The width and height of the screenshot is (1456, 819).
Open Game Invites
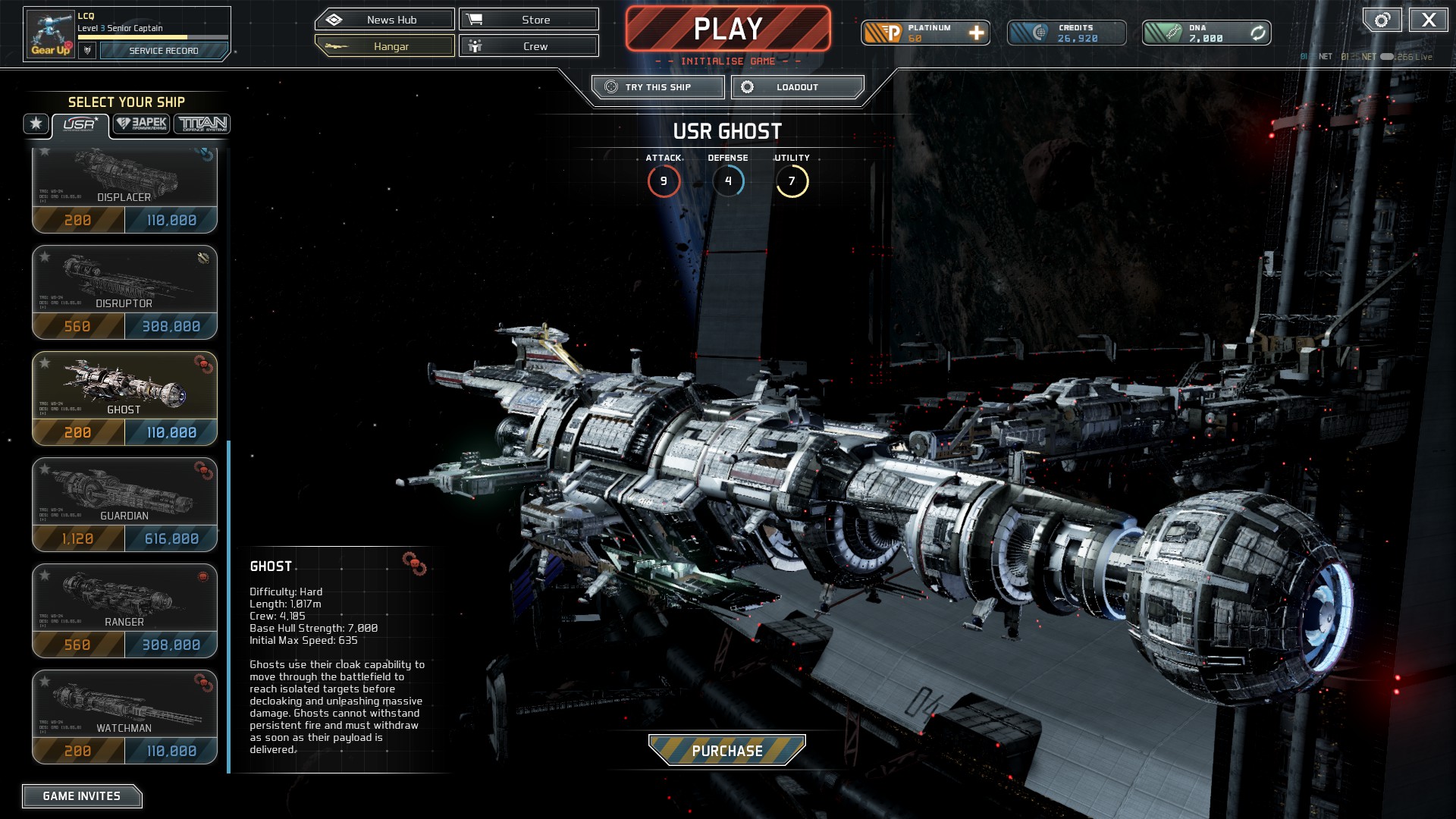coord(82,796)
